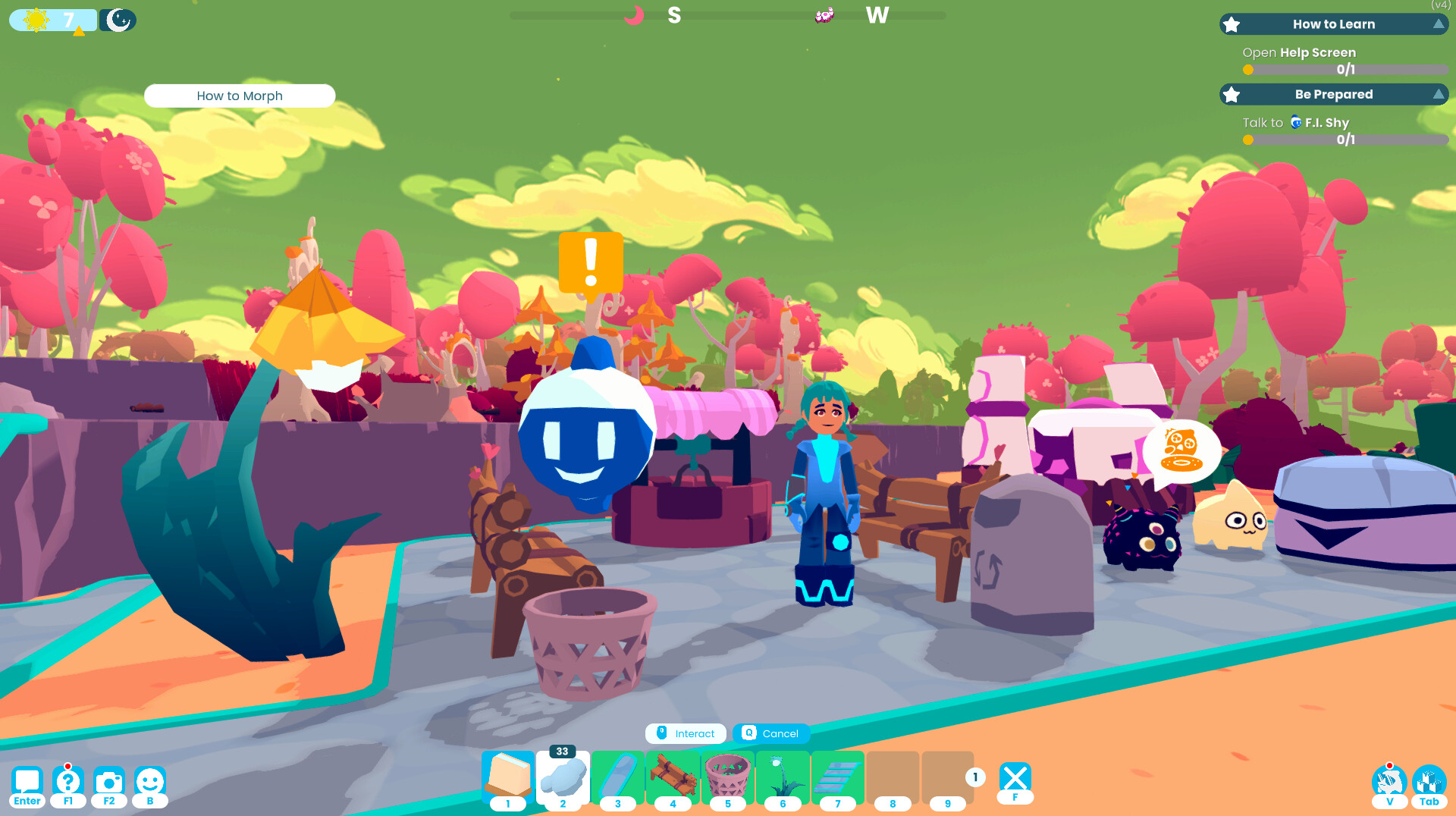Select the camera F2 icon
Viewport: 1456px width, 816px height.
pos(108,782)
